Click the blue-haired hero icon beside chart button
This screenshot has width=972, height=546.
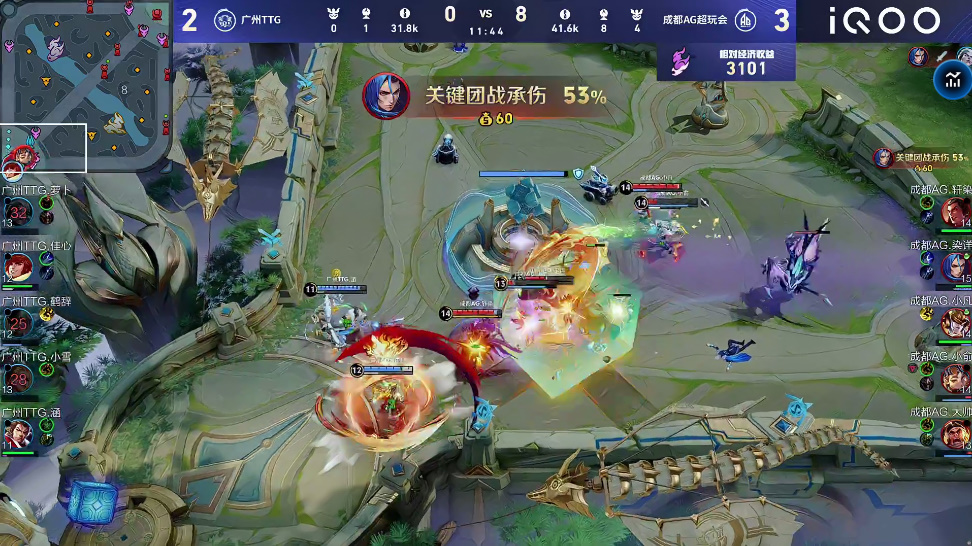pyautogui.click(x=918, y=57)
